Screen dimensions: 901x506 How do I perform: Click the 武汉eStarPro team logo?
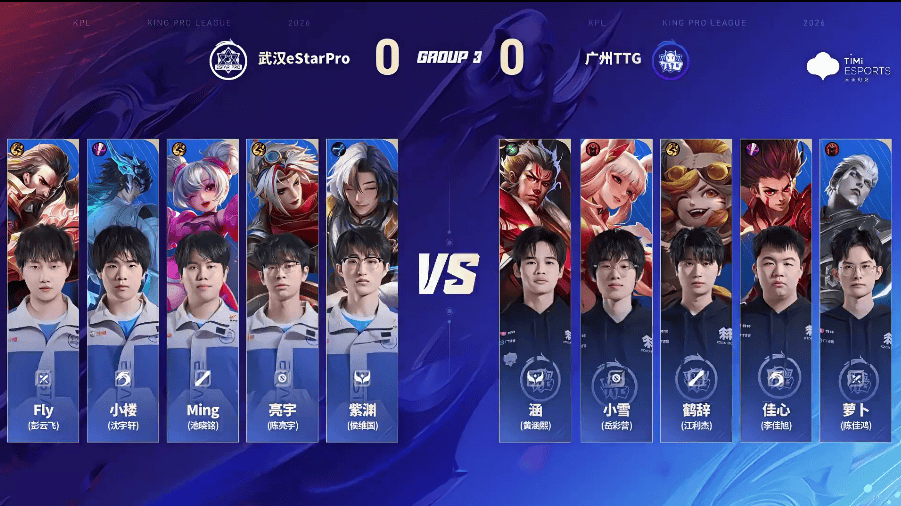[x=227, y=59]
